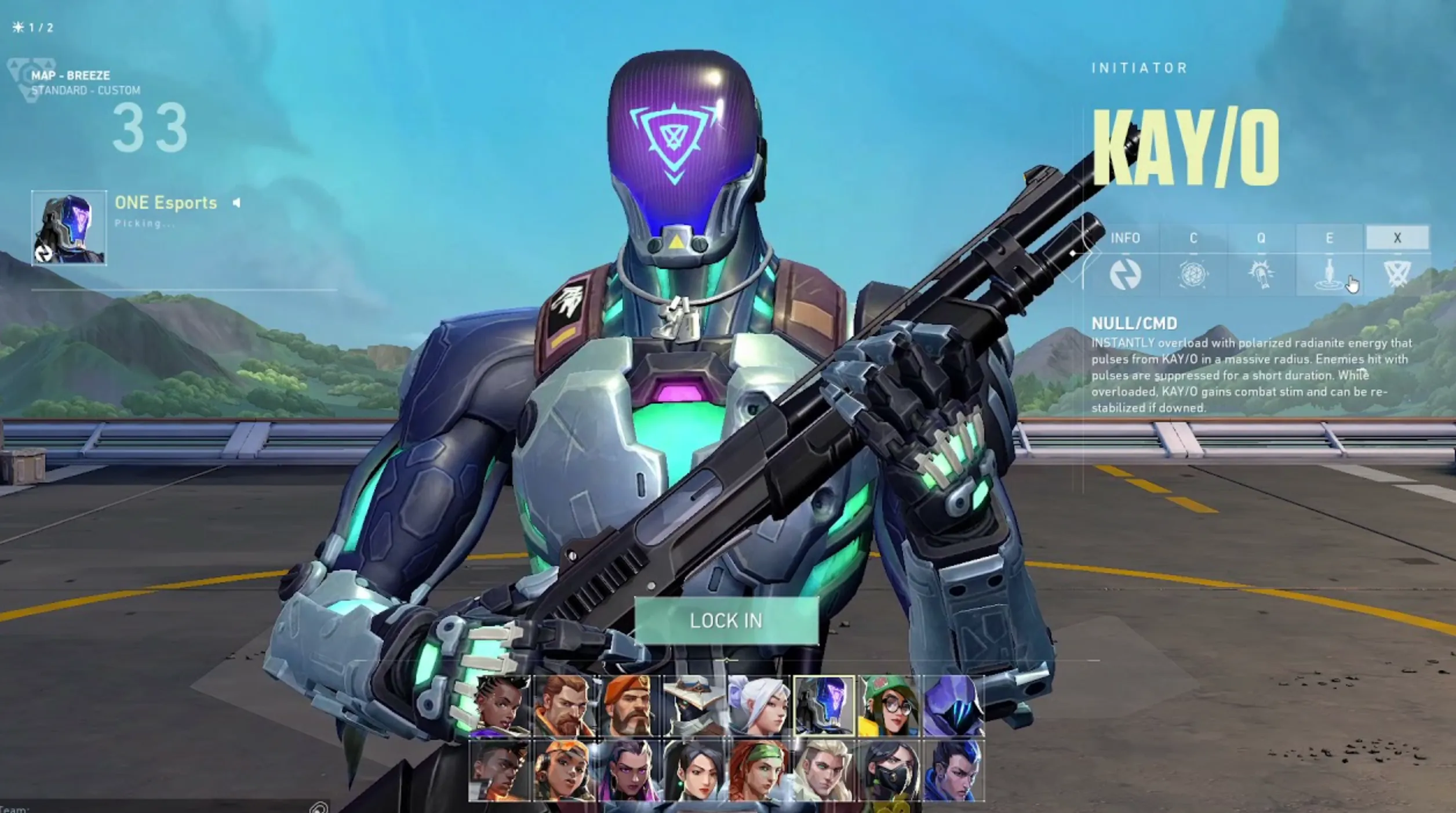Open the Q ability FLASH/DRIVE icon
Viewport: 1456px width, 813px height.
click(1261, 275)
